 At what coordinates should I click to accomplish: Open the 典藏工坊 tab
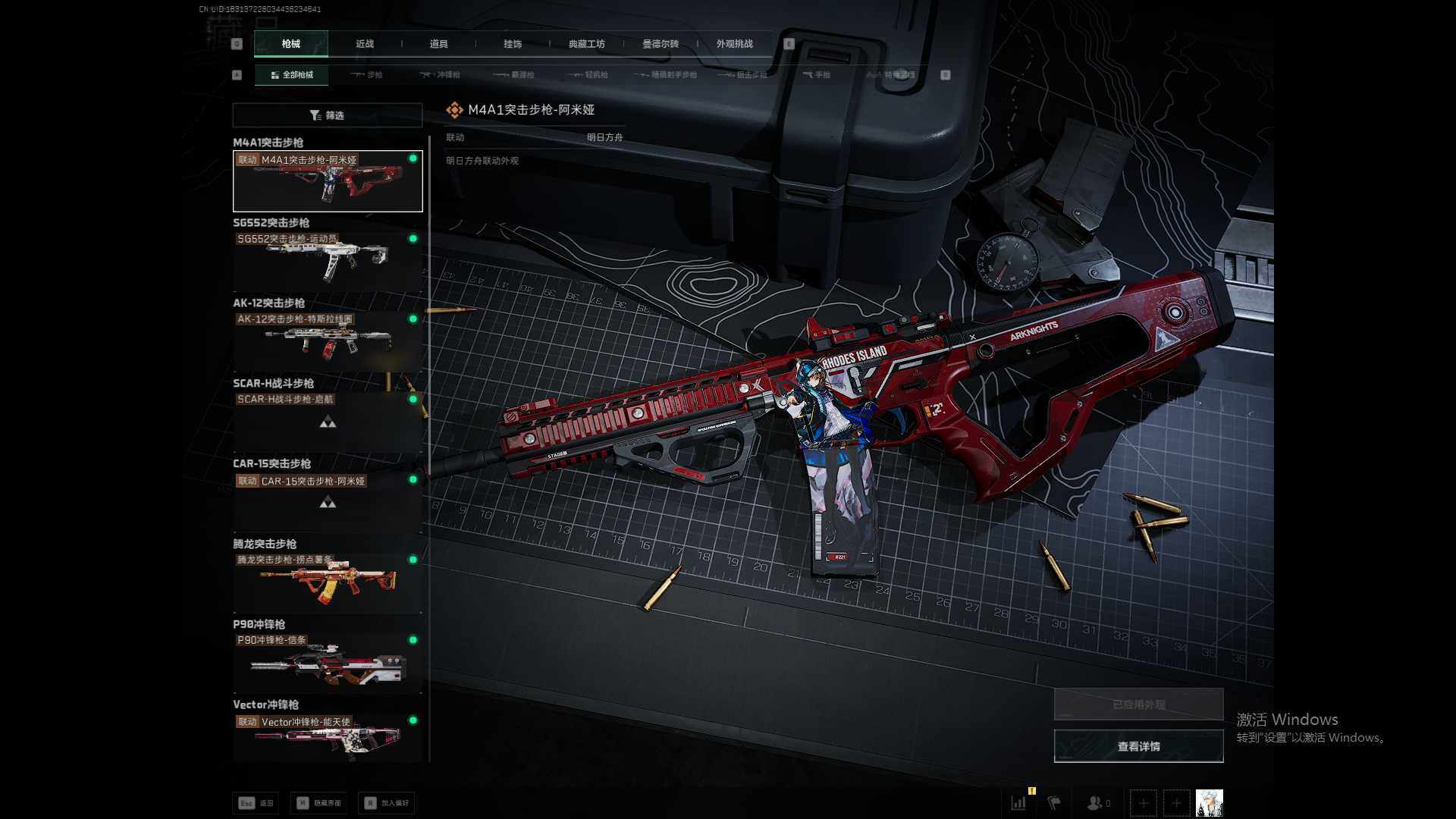tap(586, 44)
